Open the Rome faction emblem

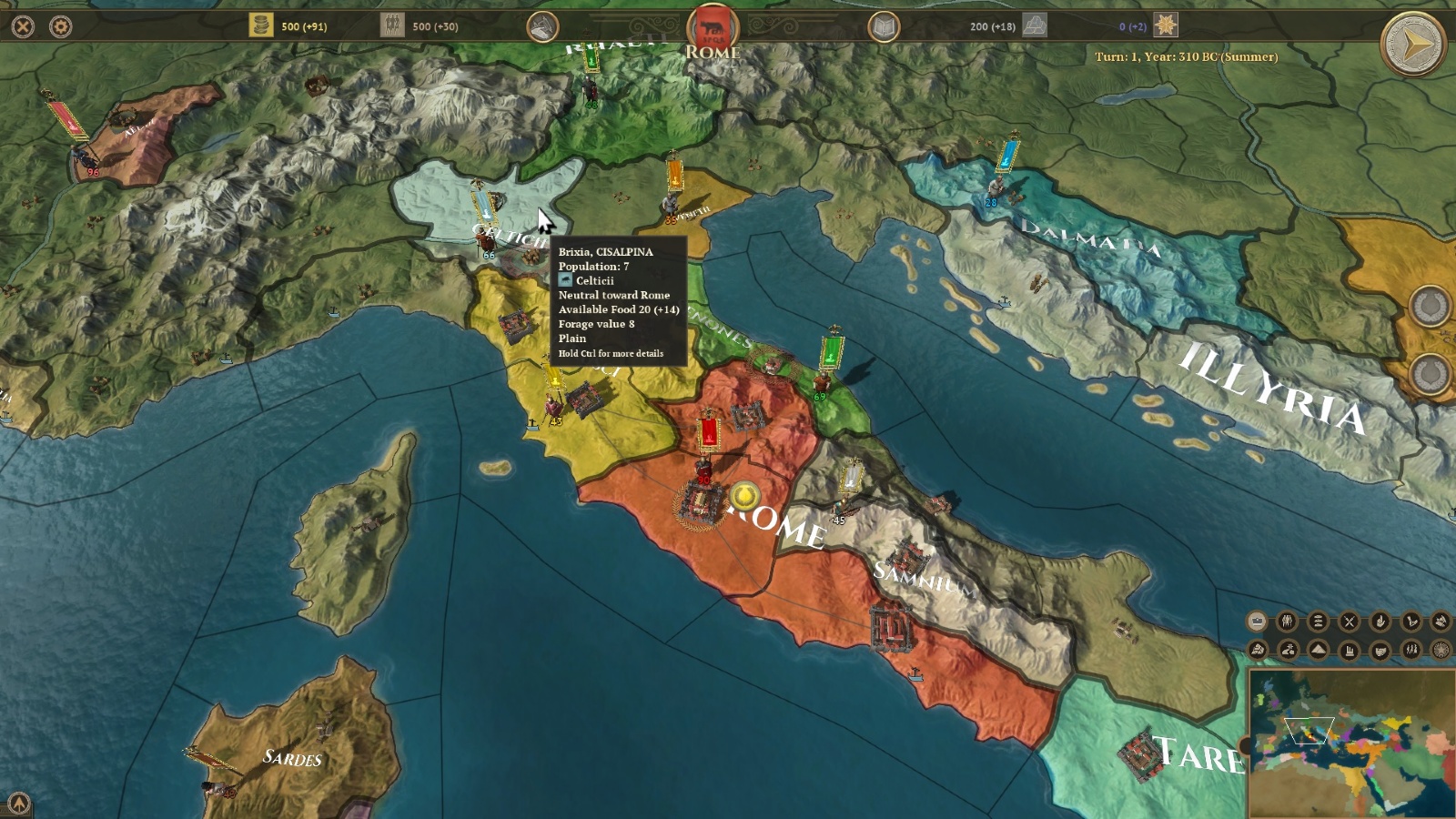point(713,27)
